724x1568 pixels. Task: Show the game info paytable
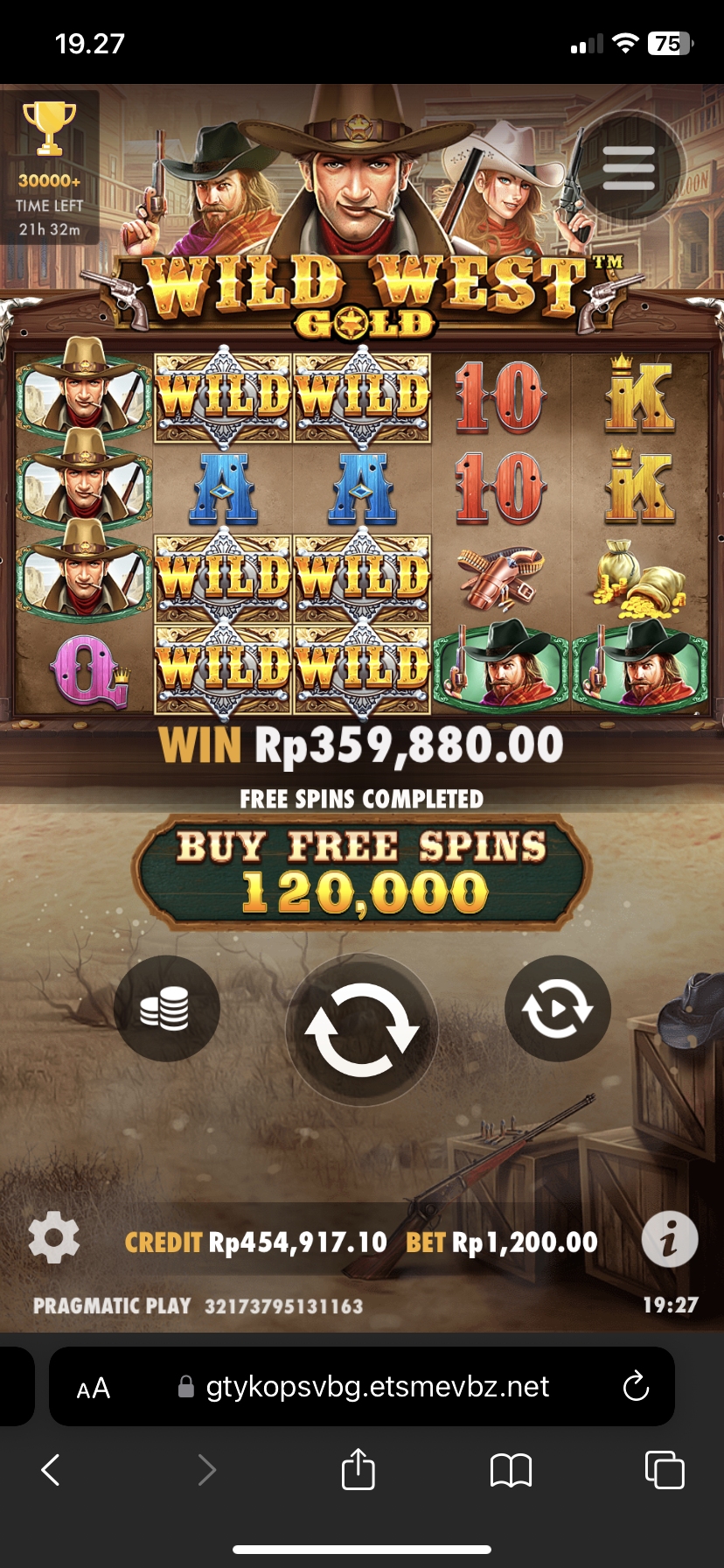click(669, 1239)
